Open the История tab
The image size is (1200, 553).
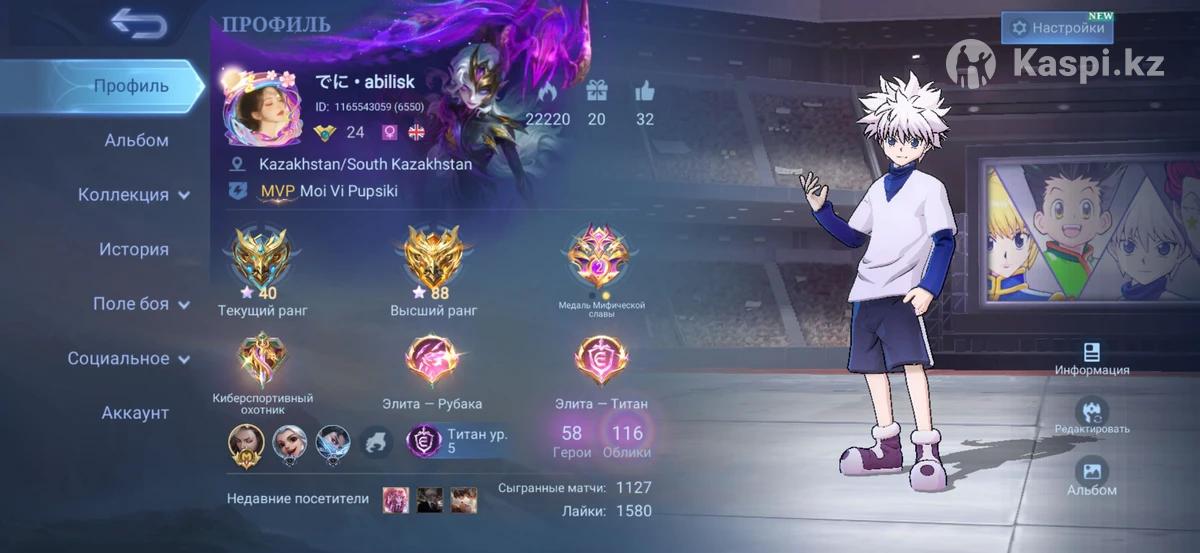133,249
